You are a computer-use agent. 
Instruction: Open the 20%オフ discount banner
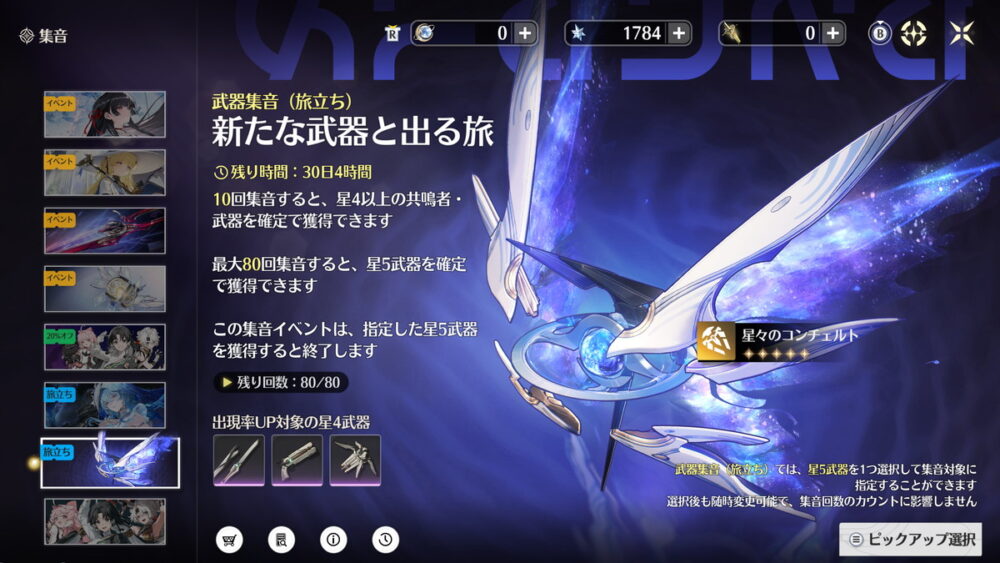[x=105, y=347]
